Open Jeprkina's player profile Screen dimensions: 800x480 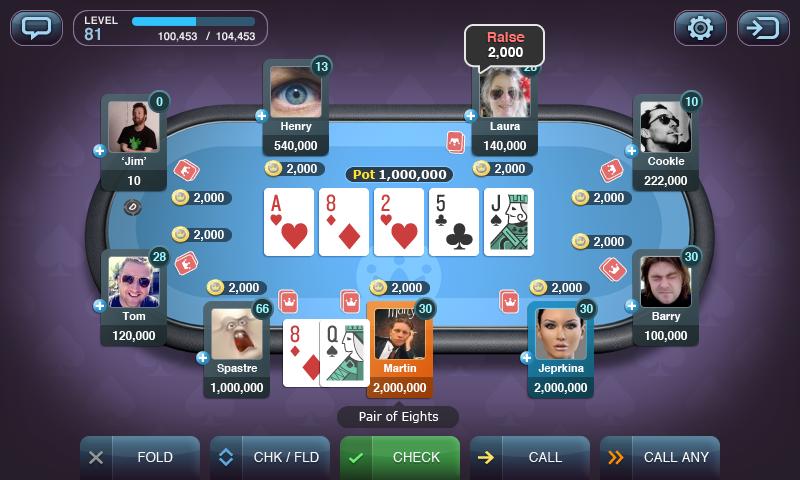[561, 334]
